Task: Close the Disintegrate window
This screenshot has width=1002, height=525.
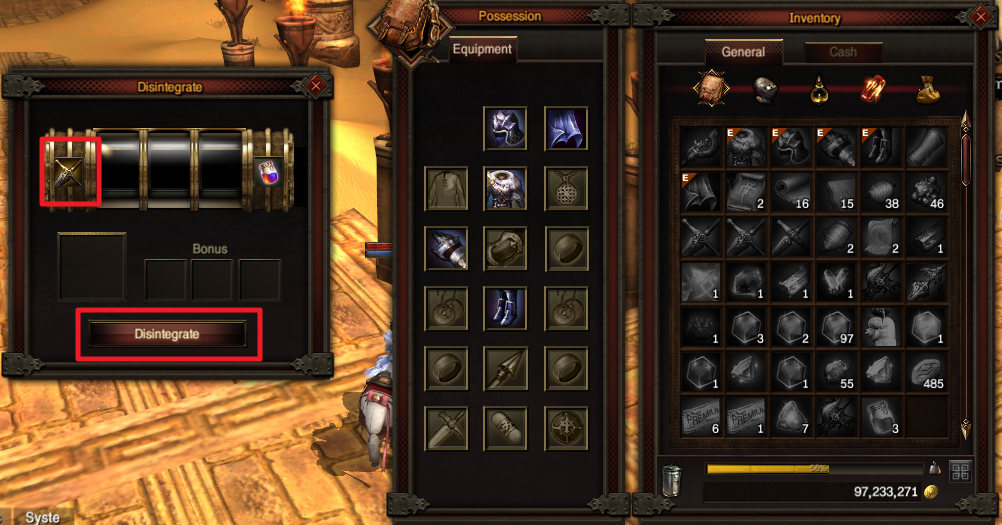Action: 316,87
